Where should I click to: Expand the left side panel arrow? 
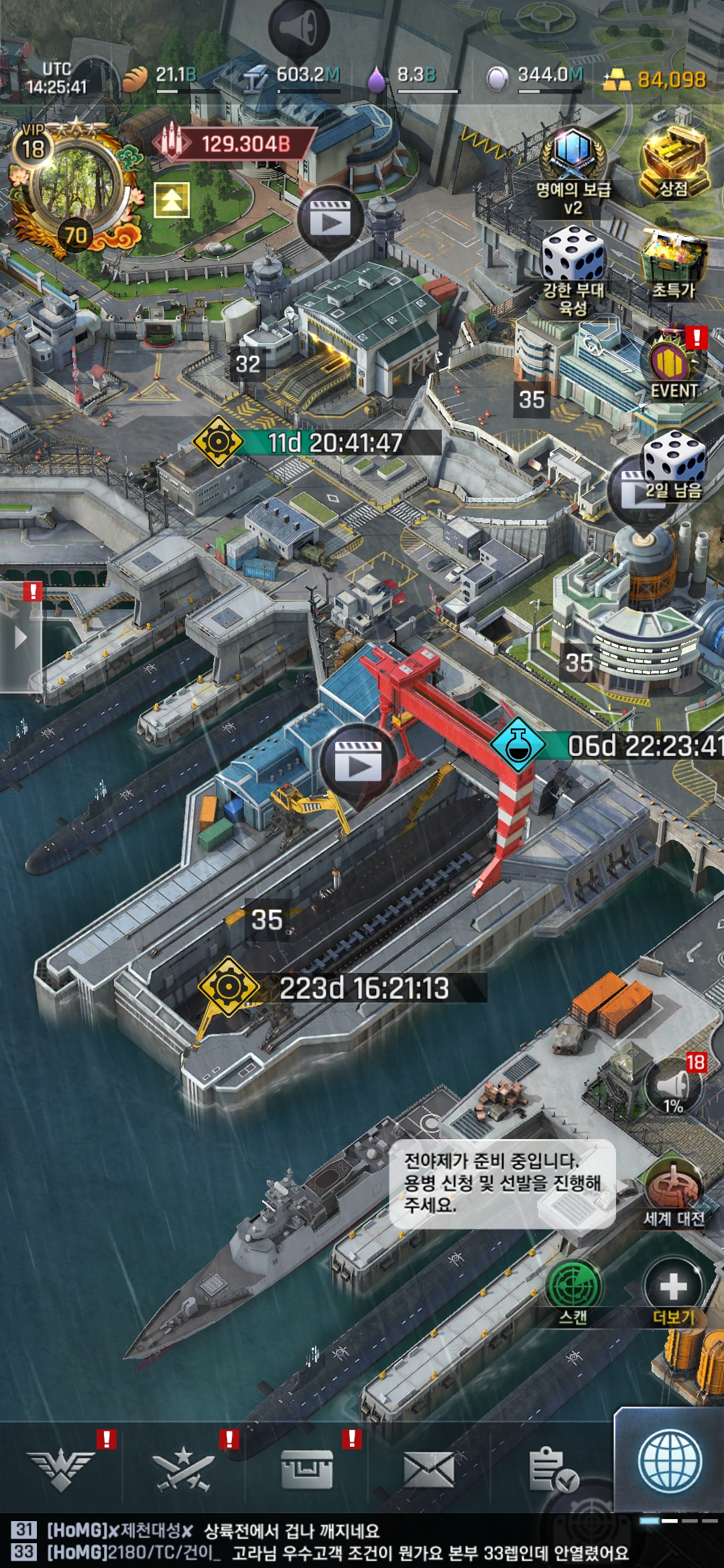tap(20, 637)
